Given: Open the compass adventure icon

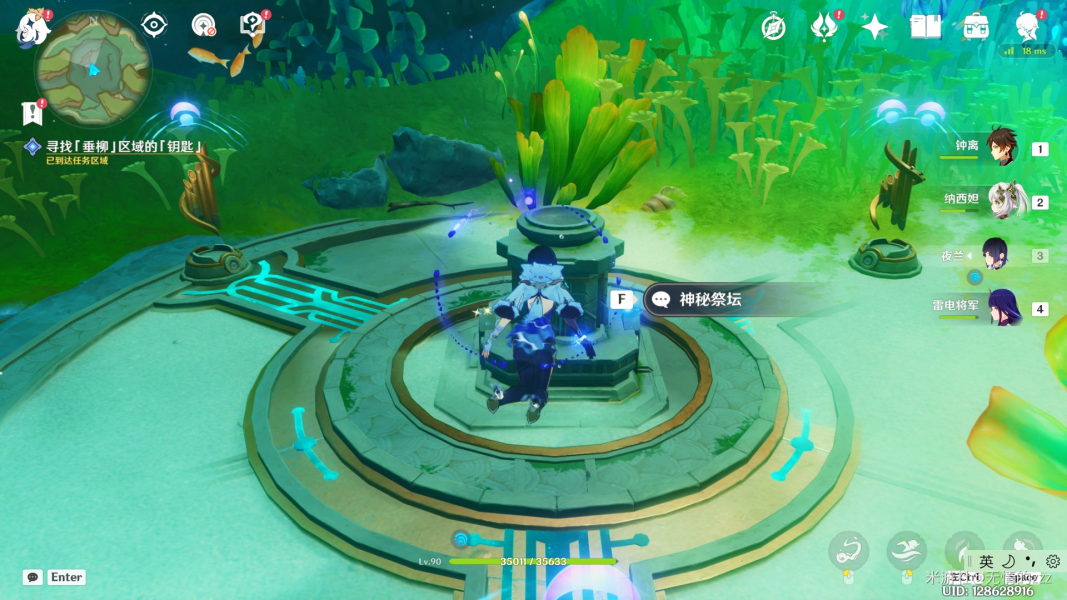Looking at the screenshot, I should tap(773, 27).
